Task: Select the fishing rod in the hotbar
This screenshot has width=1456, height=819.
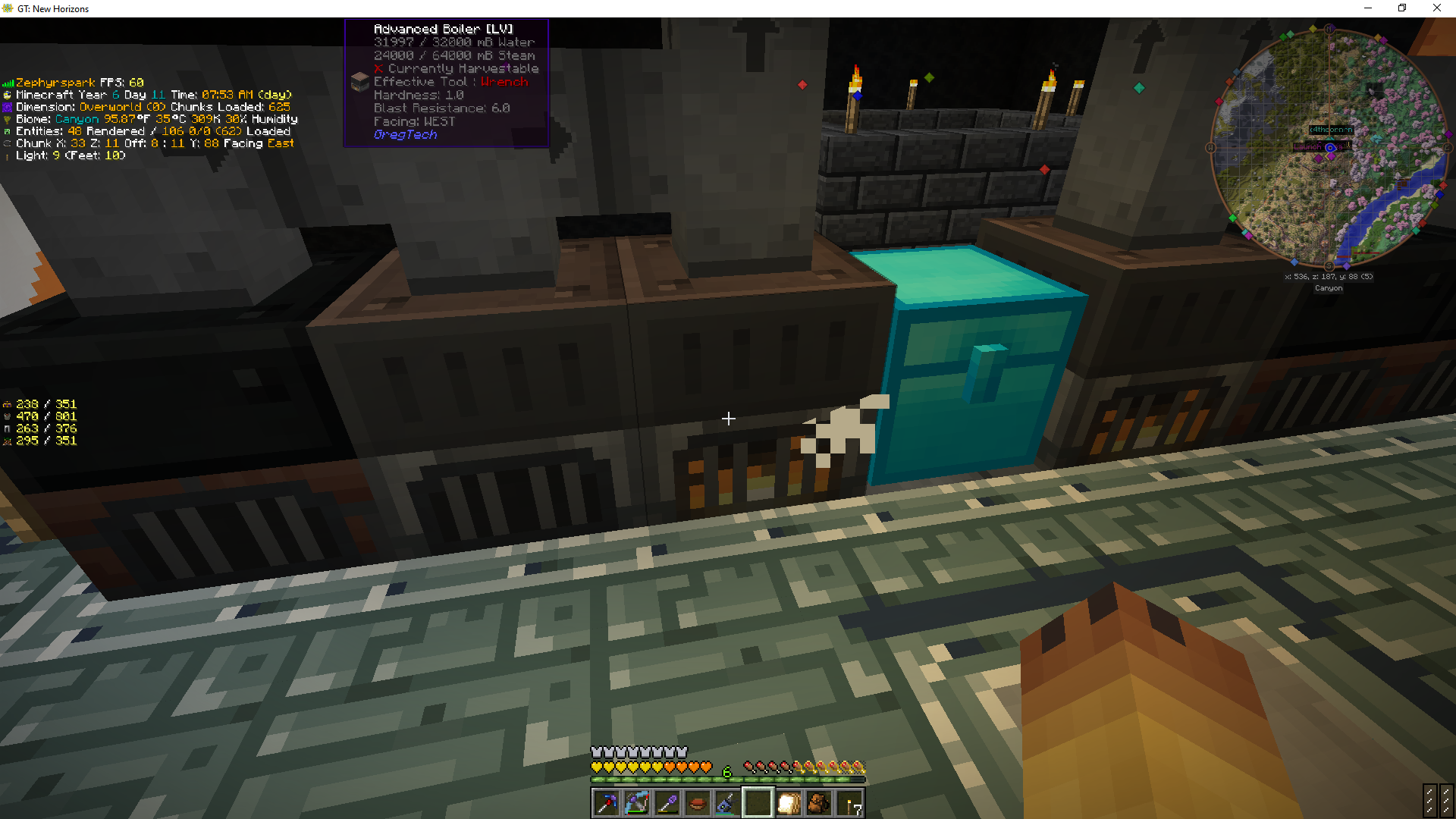Action: coord(726,802)
